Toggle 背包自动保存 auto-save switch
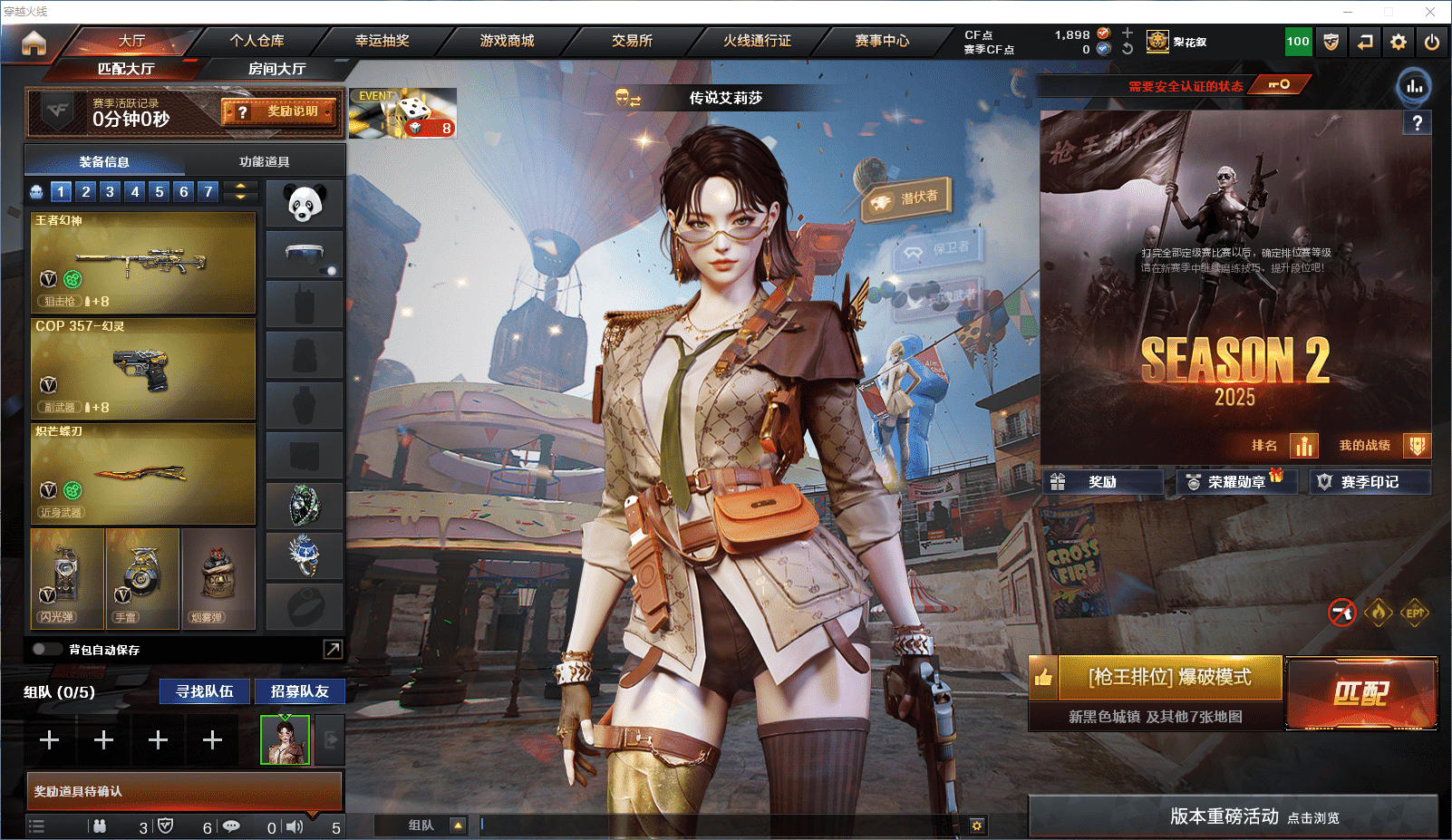 click(x=46, y=649)
